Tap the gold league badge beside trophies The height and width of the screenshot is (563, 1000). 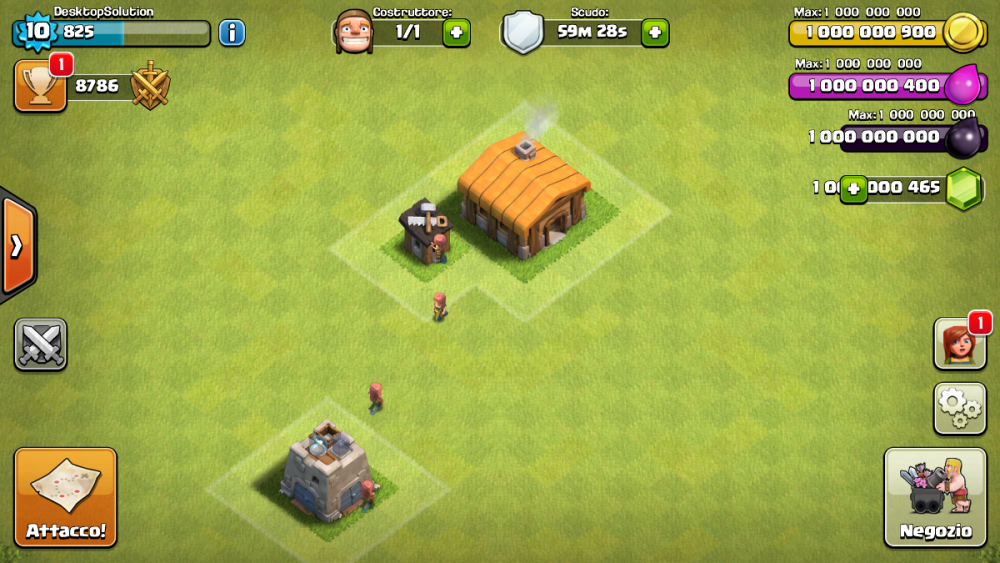tap(150, 86)
